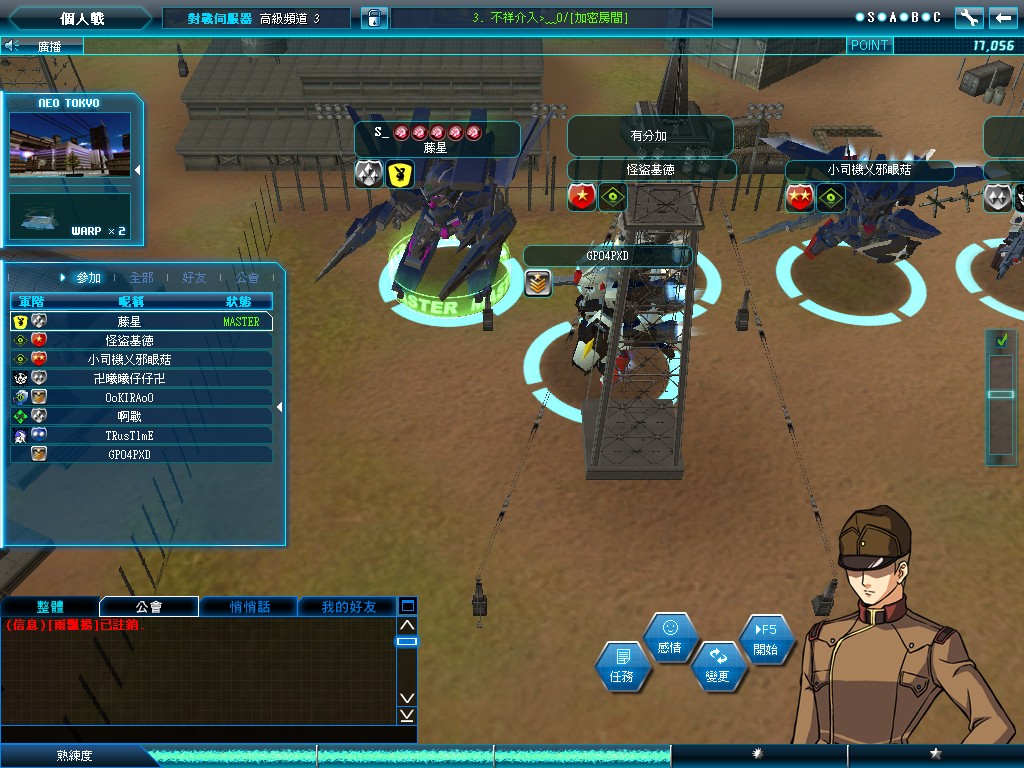Adjust the camera zoom slider handle
This screenshot has width=1024, height=768.
1001,394
